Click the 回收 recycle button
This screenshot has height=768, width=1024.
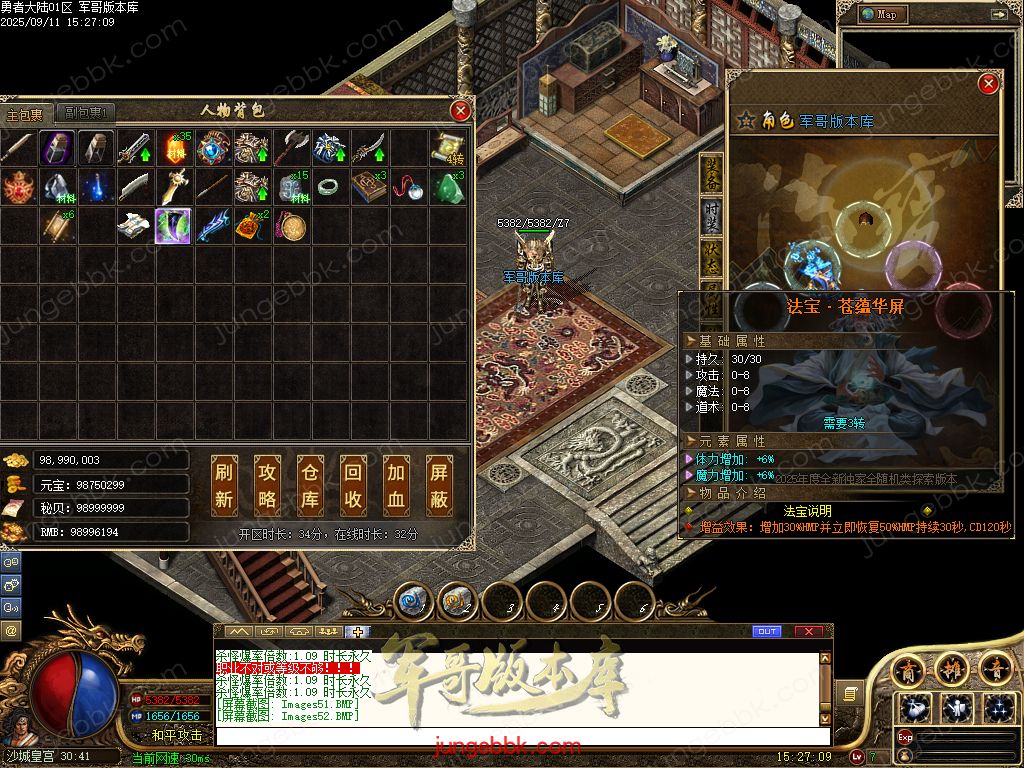(353, 485)
